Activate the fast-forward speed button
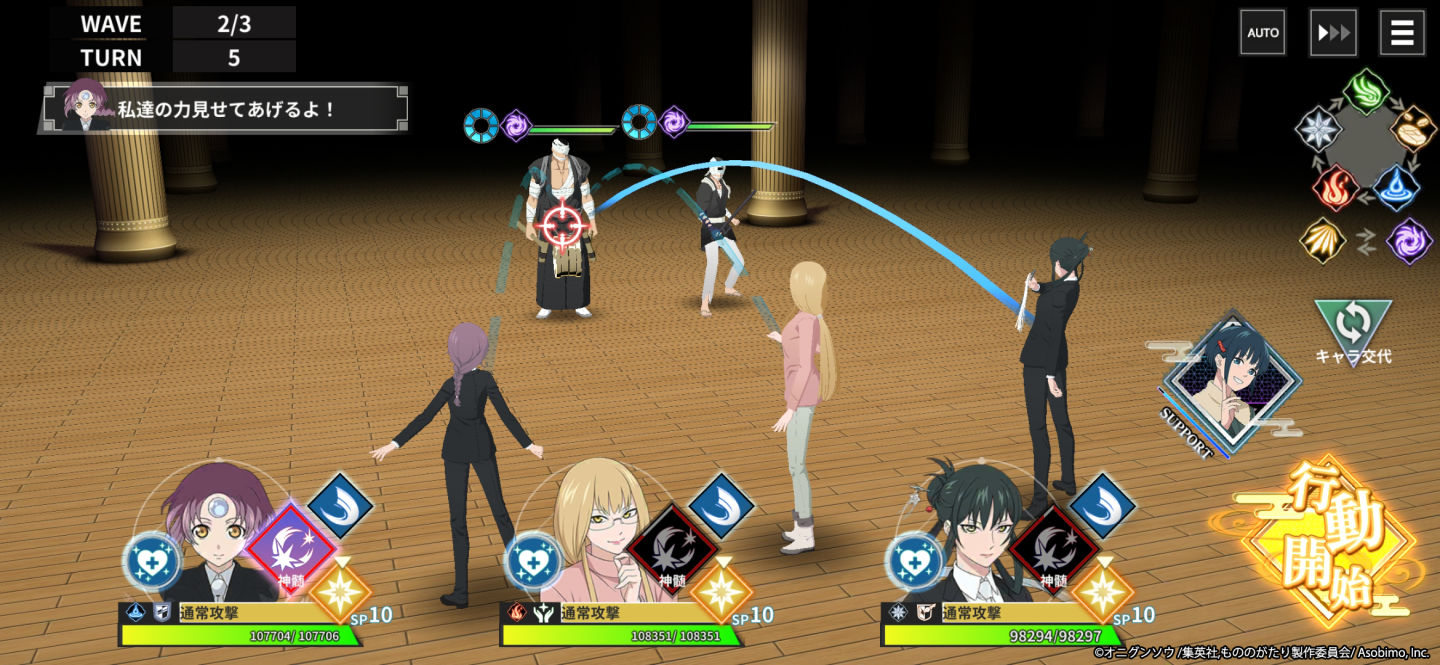The height and width of the screenshot is (665, 1440). point(1333,33)
